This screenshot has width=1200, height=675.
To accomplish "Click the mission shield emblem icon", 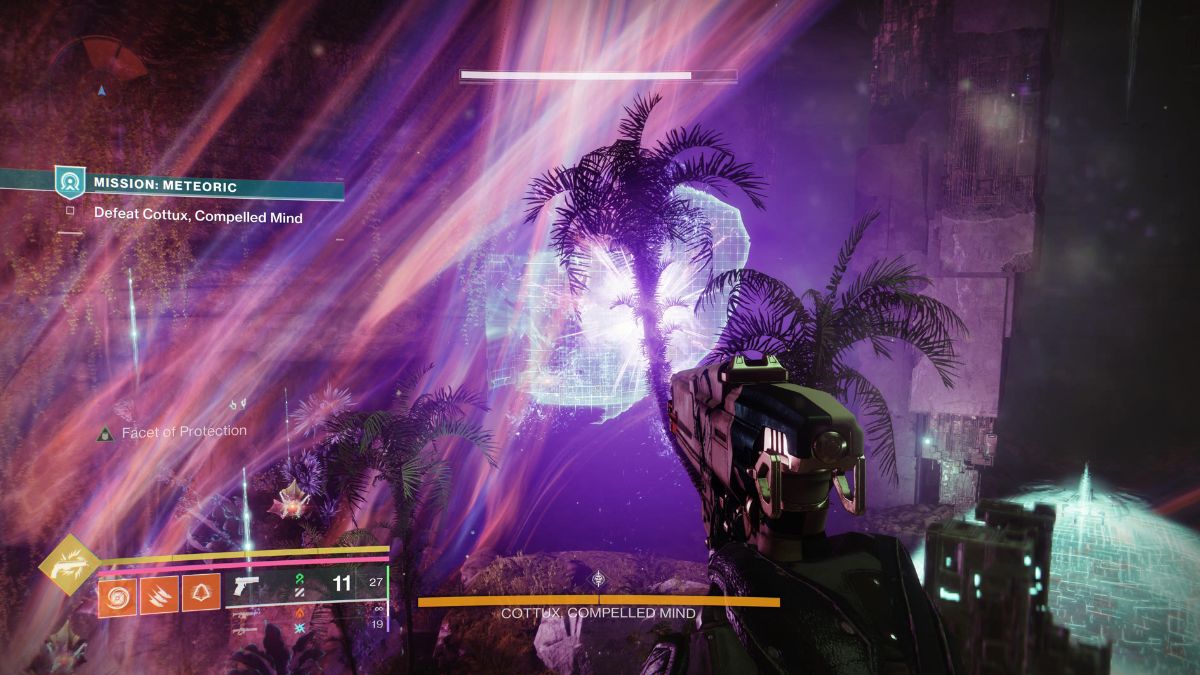I will tap(69, 183).
